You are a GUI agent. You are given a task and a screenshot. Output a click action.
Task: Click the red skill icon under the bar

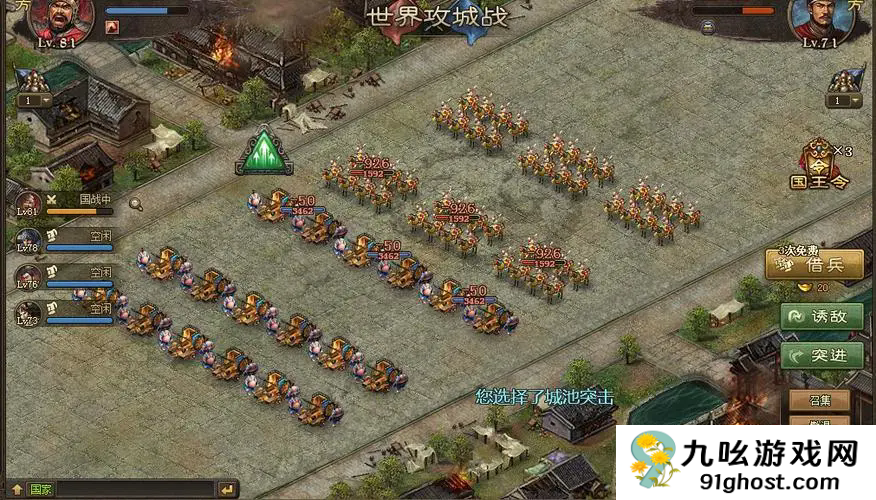[112, 28]
